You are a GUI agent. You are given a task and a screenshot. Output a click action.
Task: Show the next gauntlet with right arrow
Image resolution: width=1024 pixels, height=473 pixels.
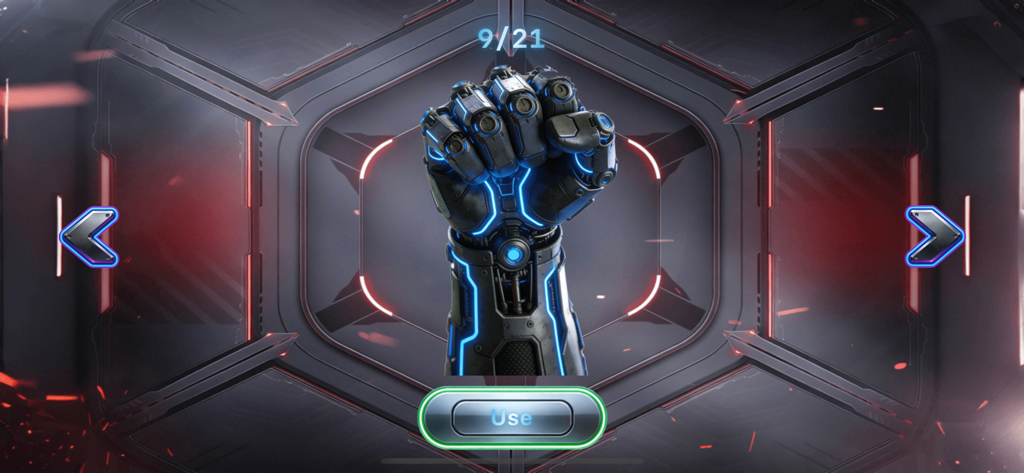(x=934, y=237)
